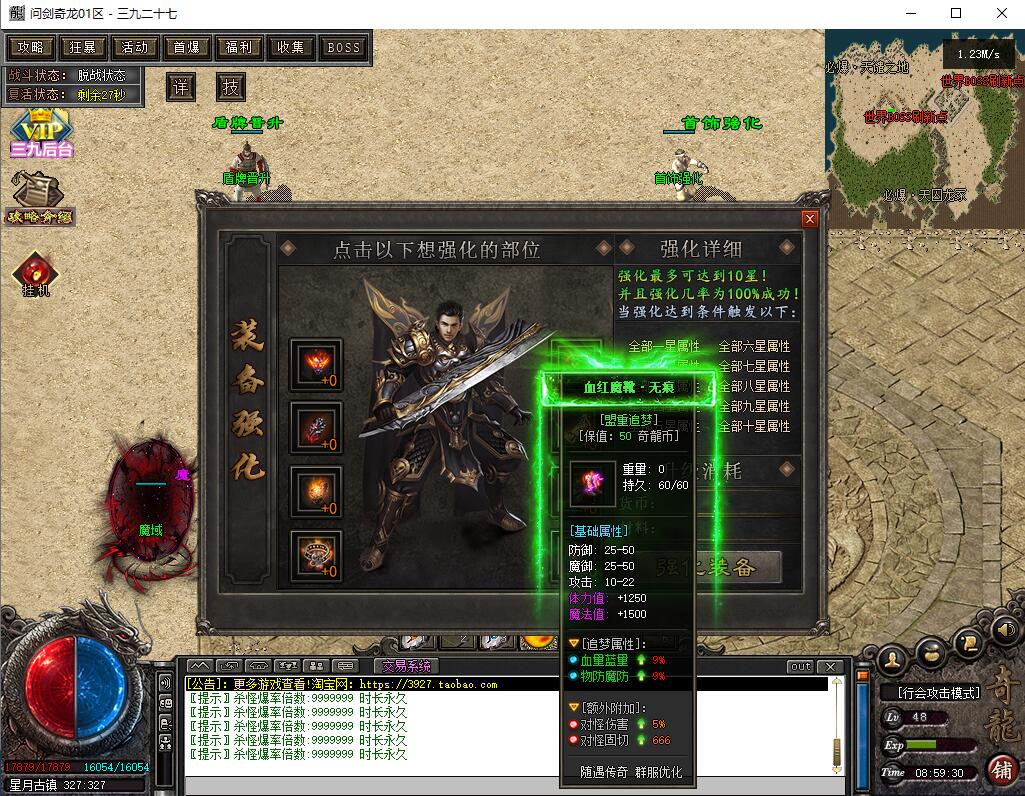The height and width of the screenshot is (796, 1025).
Task: Maximize the game window
Action: [956, 14]
